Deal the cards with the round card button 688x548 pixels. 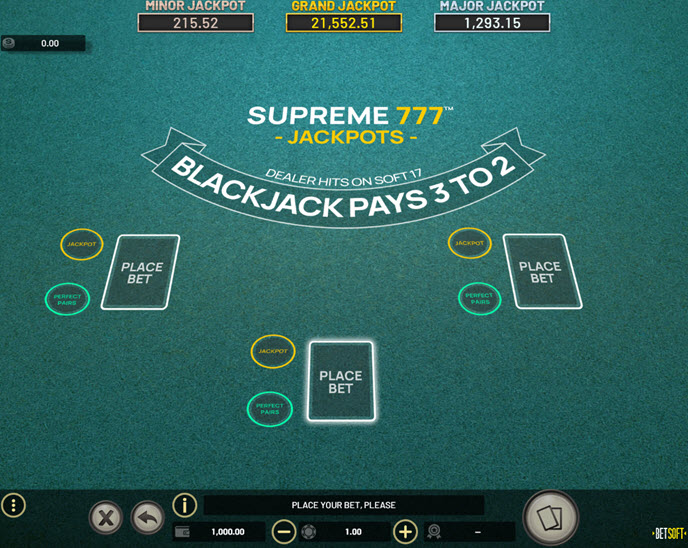coord(550,516)
